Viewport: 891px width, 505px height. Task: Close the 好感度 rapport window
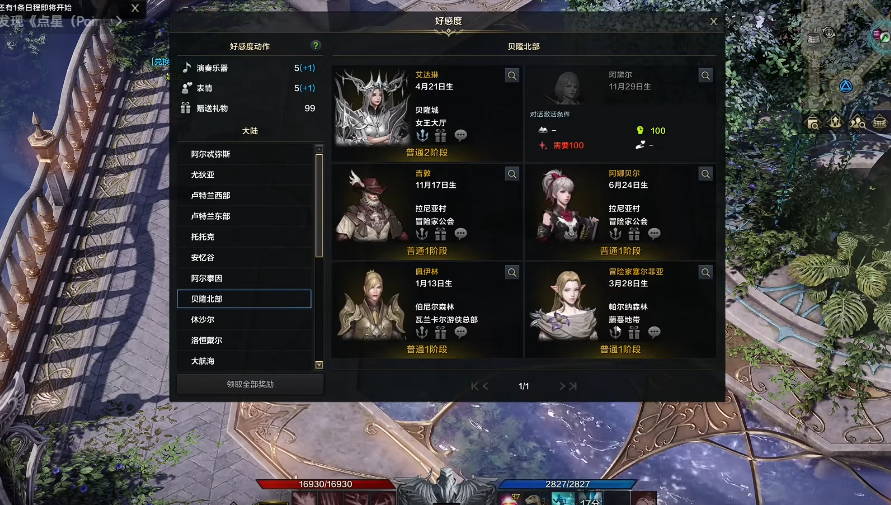713,21
